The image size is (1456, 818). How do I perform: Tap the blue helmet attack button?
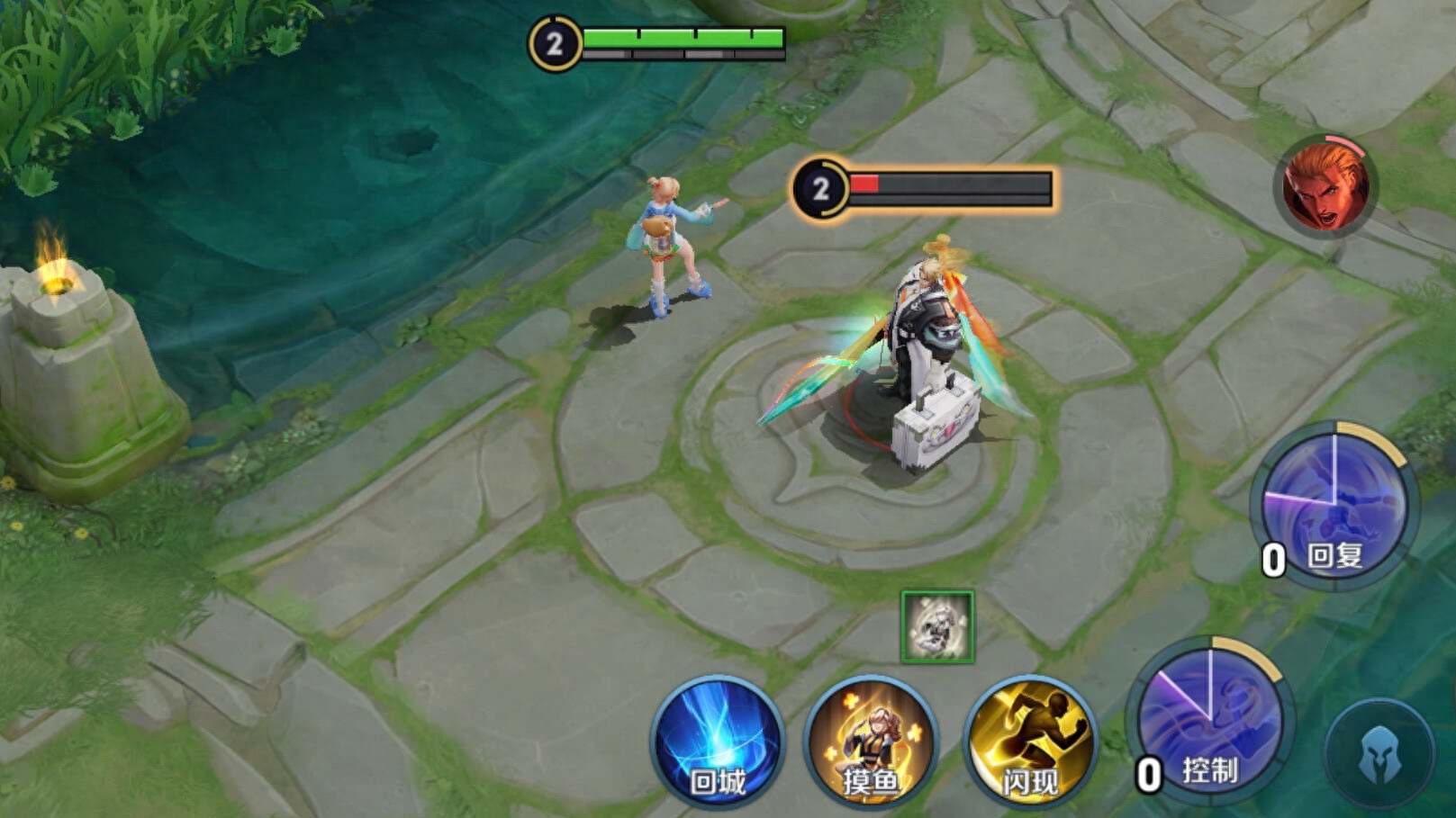[x=1379, y=754]
